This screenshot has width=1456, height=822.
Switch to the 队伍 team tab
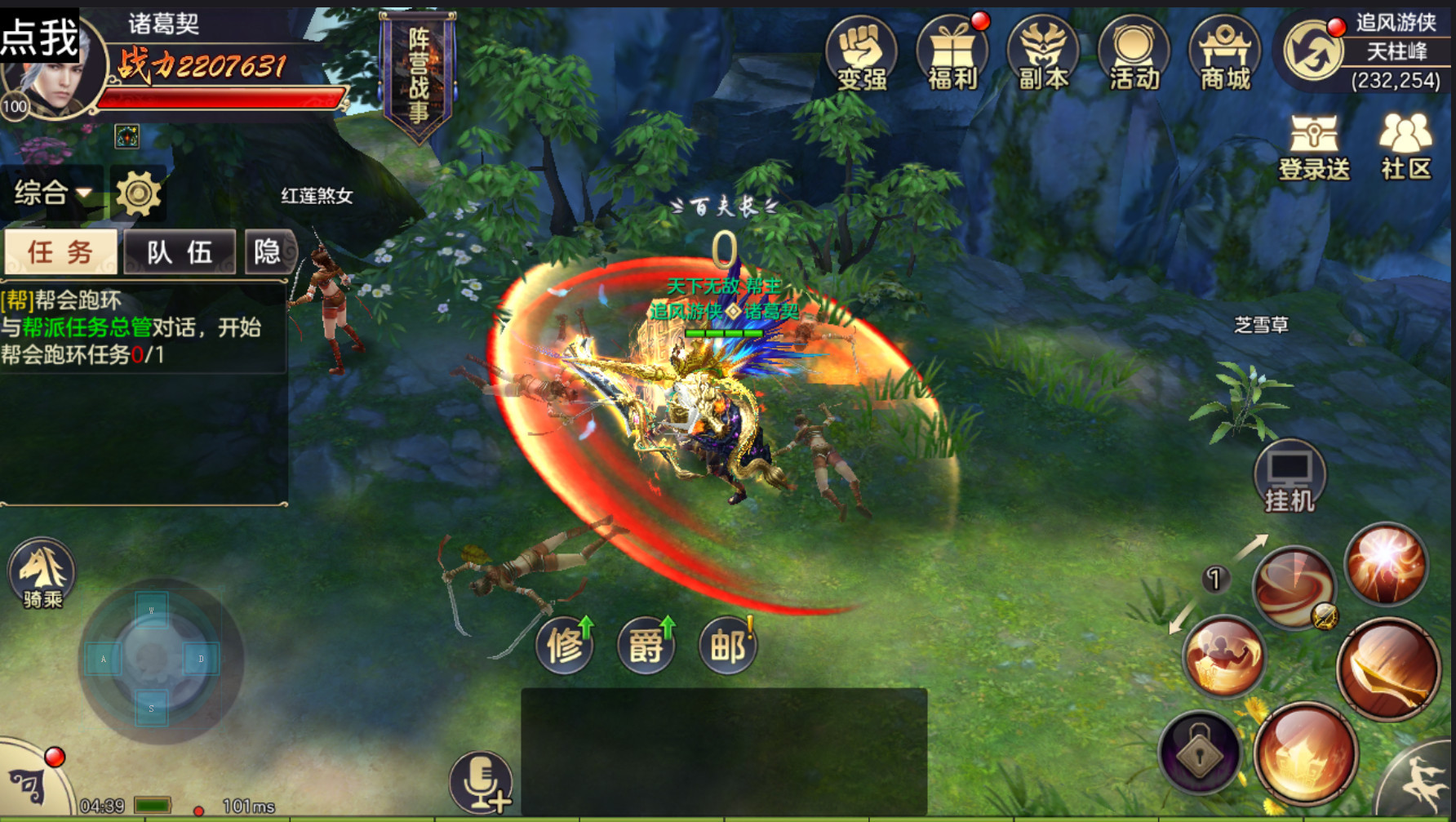180,251
